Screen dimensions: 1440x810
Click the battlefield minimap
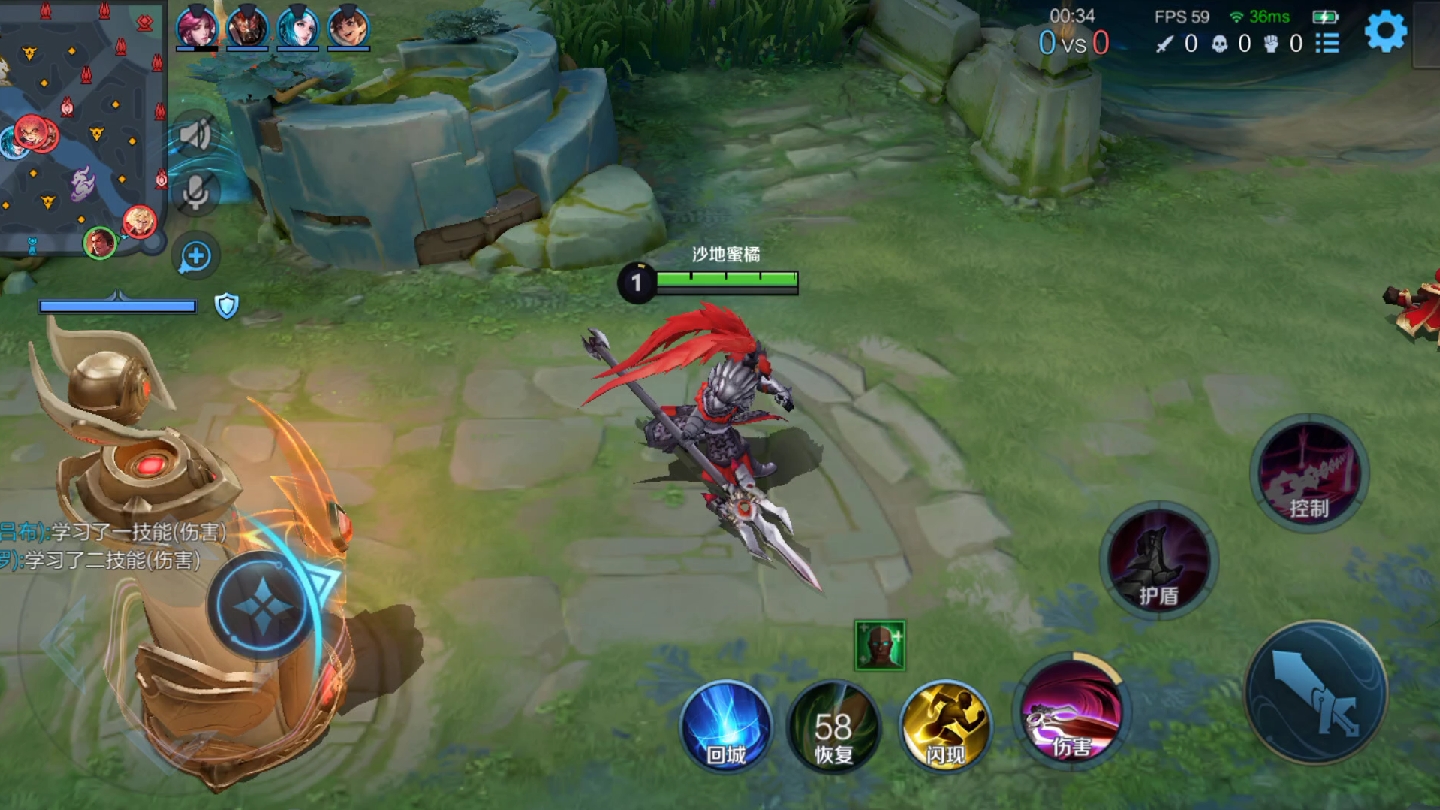point(82,125)
